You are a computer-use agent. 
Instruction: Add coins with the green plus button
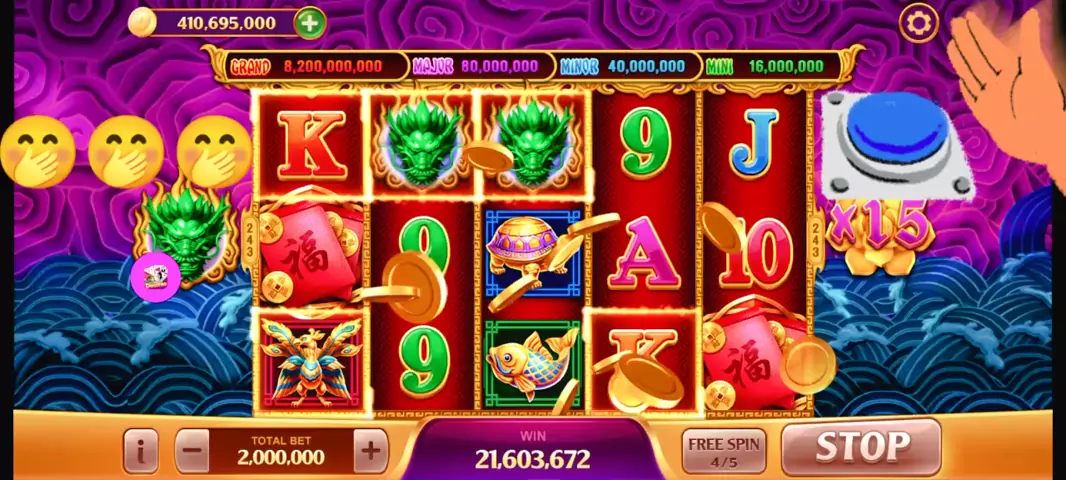point(310,22)
